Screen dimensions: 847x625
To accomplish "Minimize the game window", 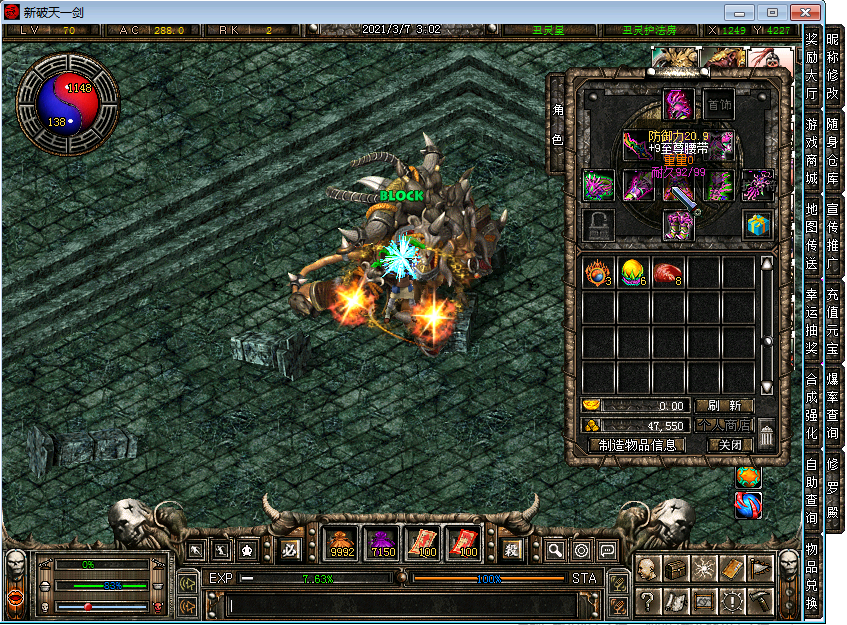I will 739,12.
